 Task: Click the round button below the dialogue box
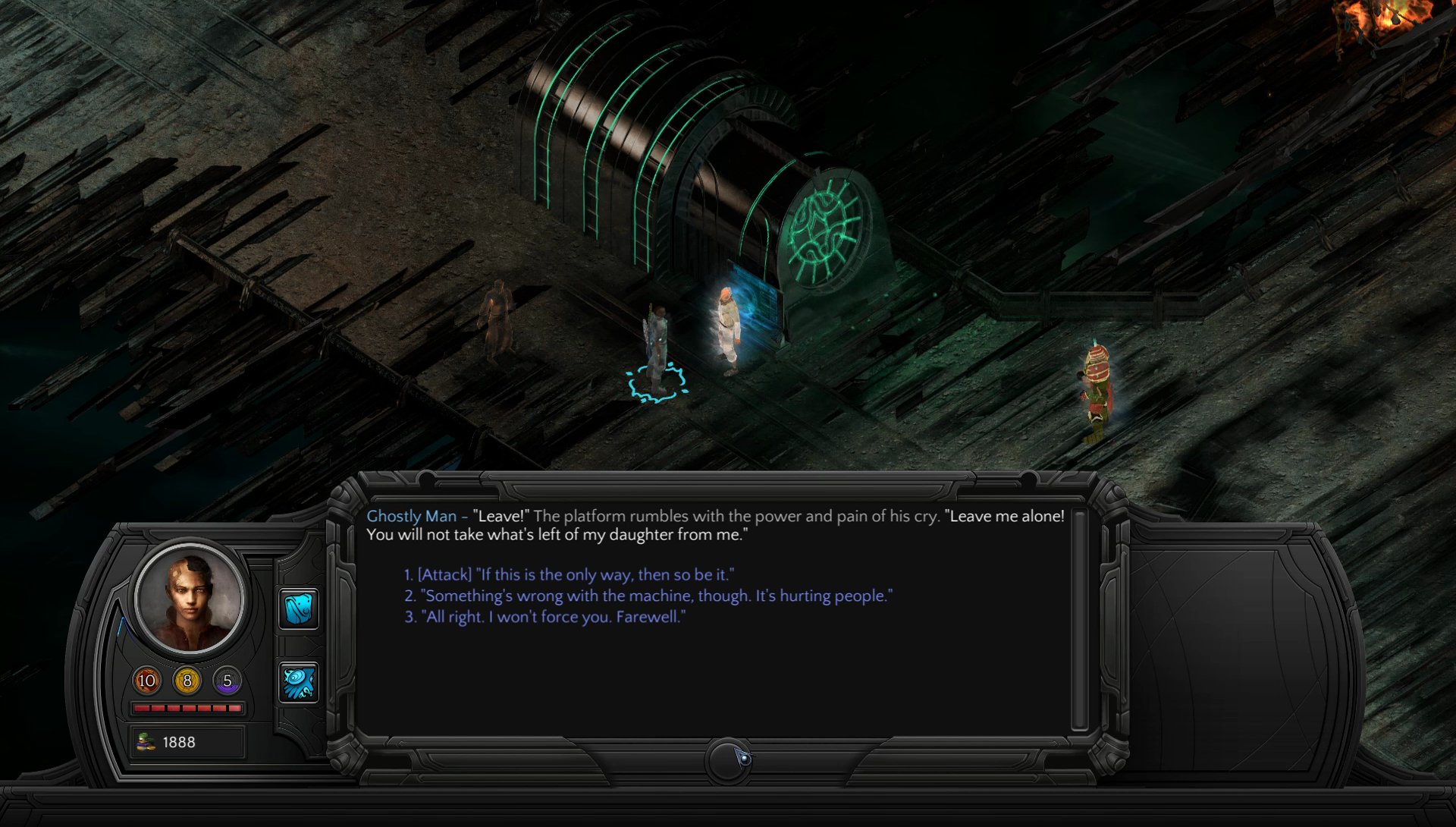pyautogui.click(x=729, y=759)
